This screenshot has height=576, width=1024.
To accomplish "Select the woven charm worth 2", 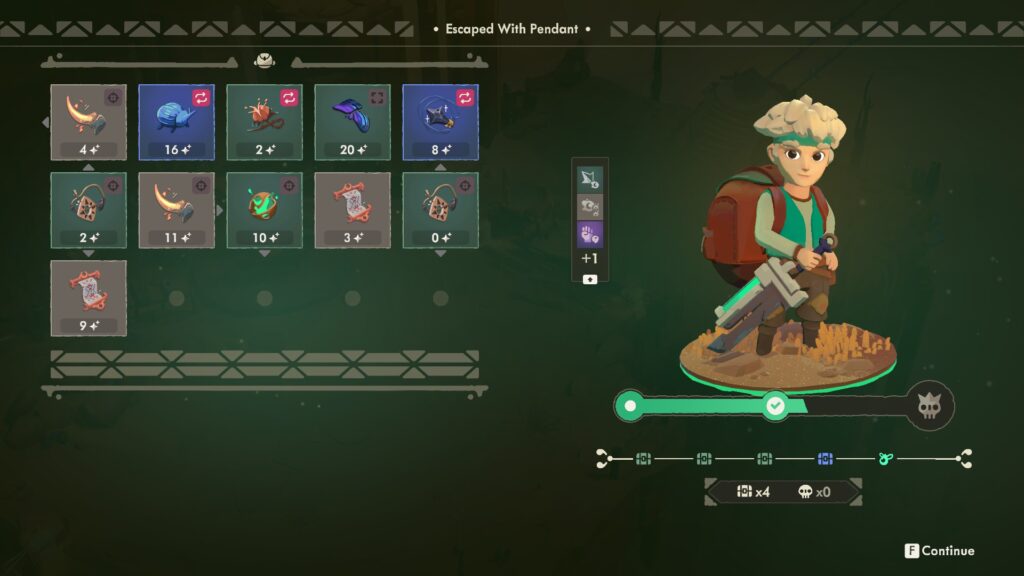I will click(x=89, y=210).
